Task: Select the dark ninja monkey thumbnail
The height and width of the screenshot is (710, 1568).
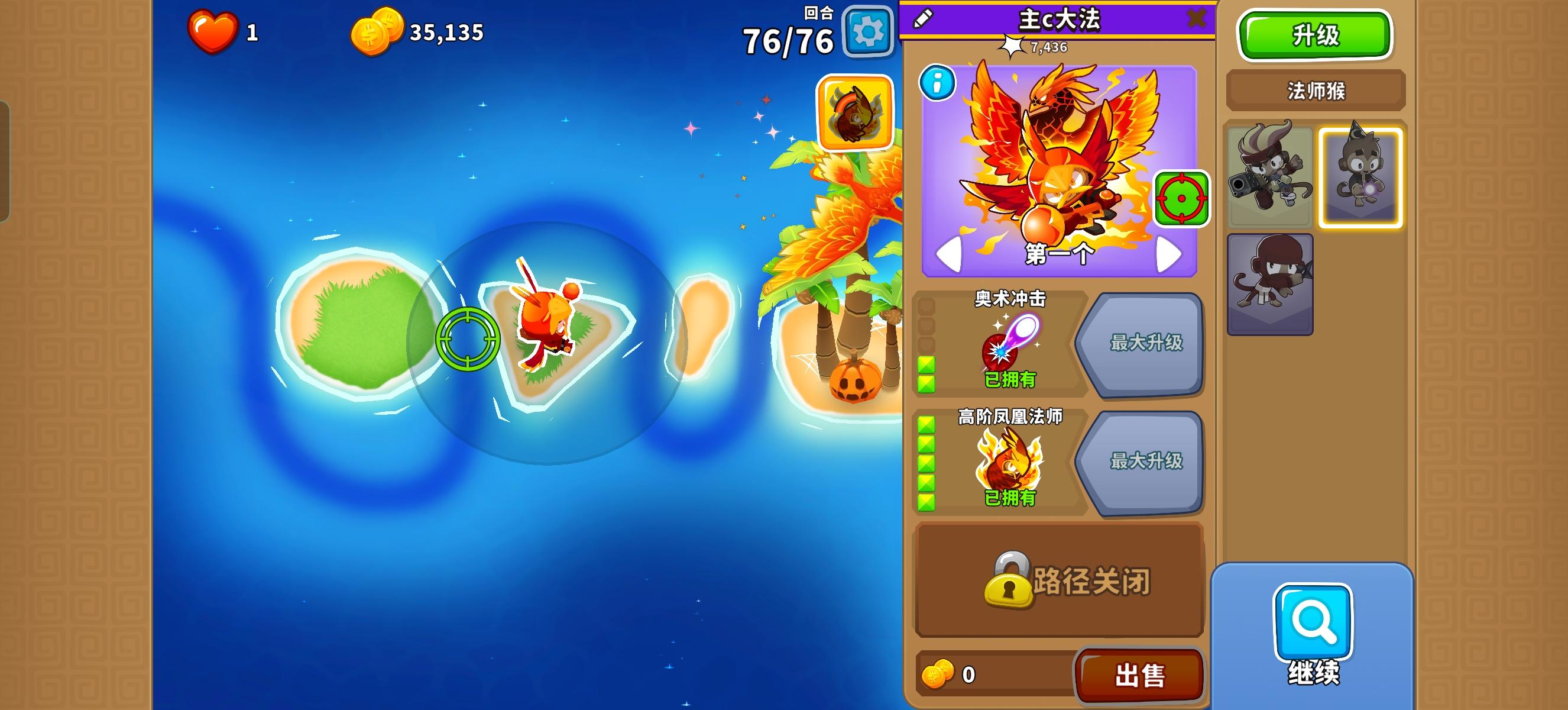Action: tap(1271, 280)
